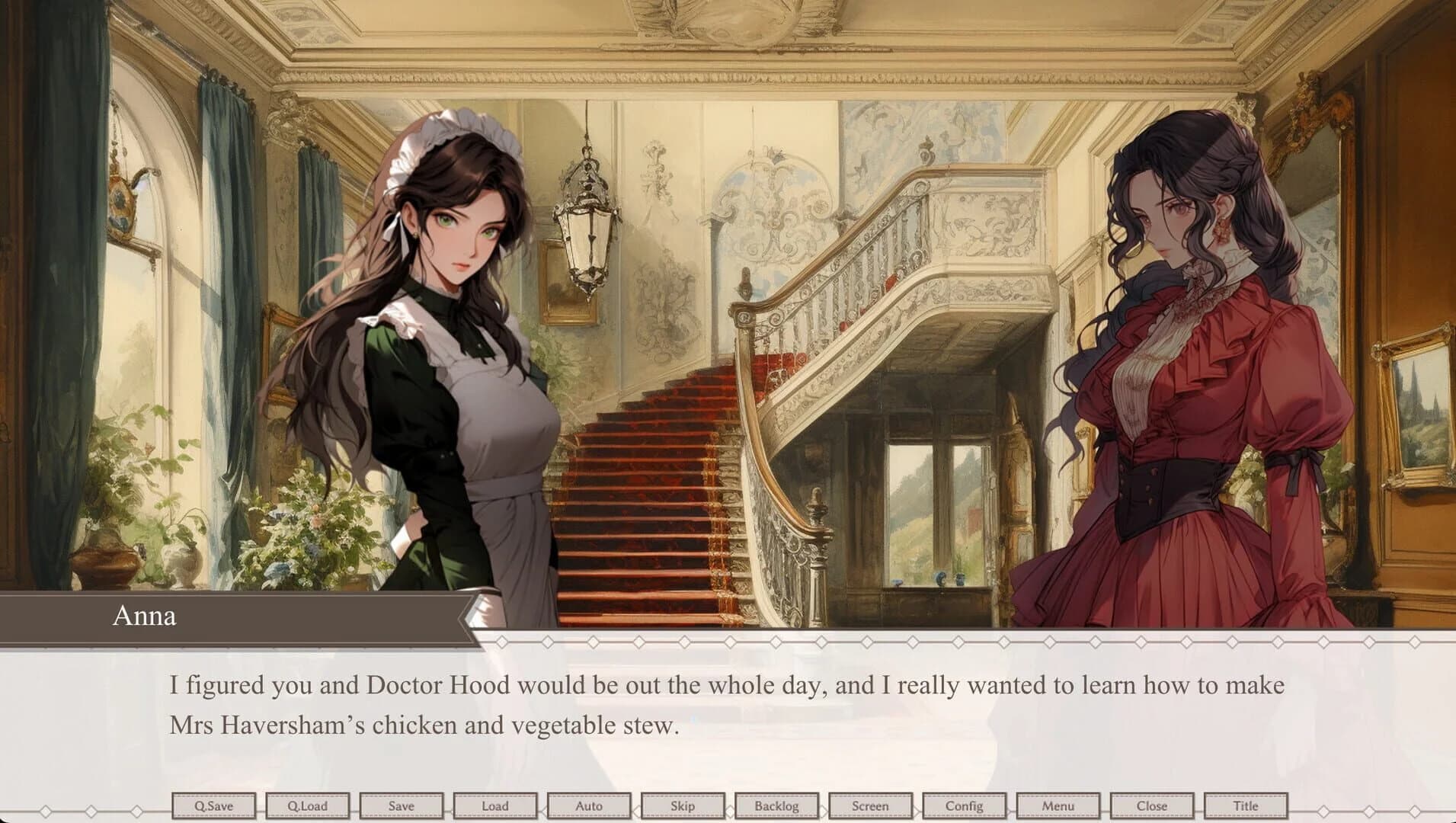Click the Q.Load quick load button

pyautogui.click(x=309, y=805)
